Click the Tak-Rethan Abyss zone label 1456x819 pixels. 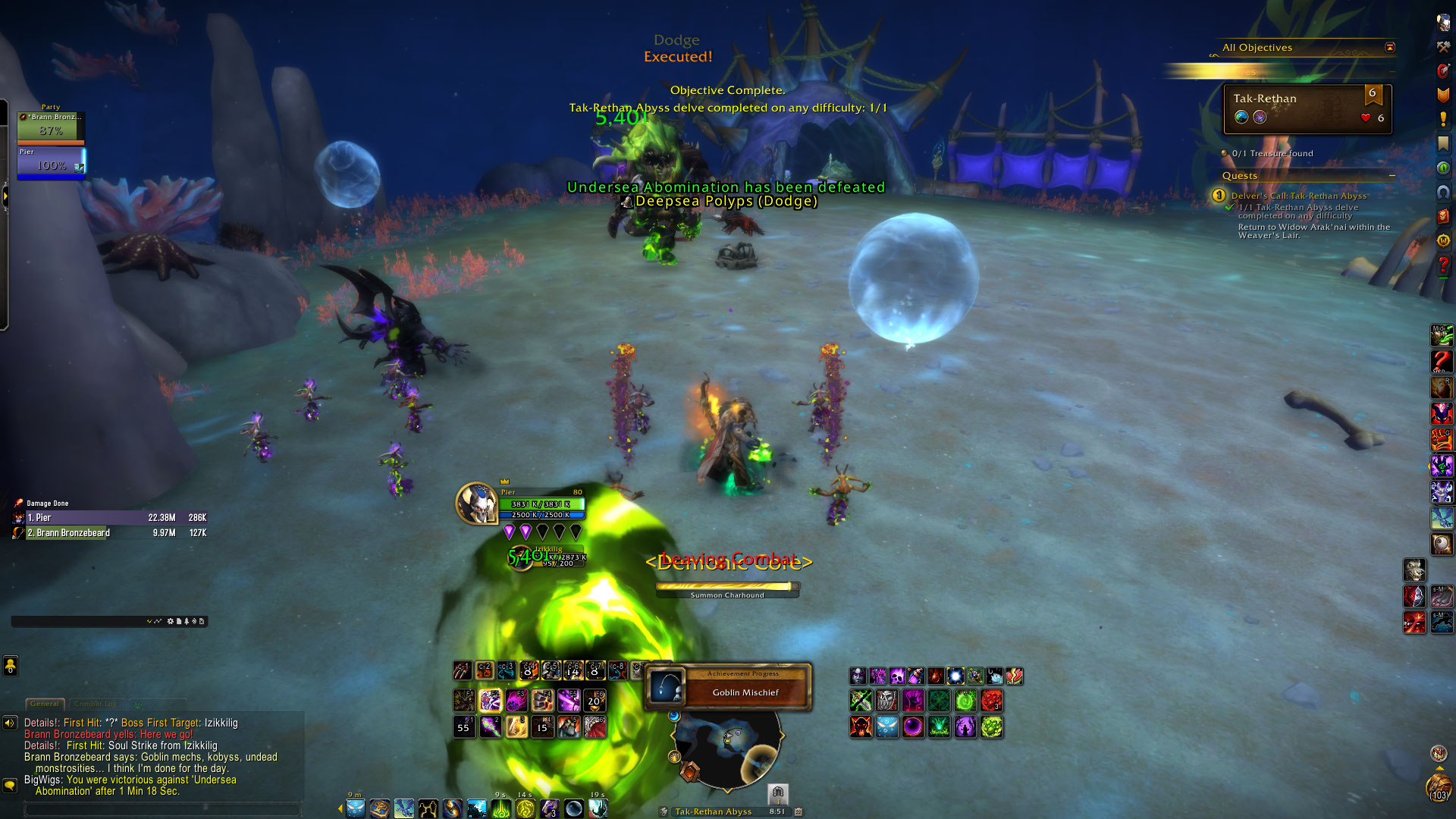coord(713,811)
